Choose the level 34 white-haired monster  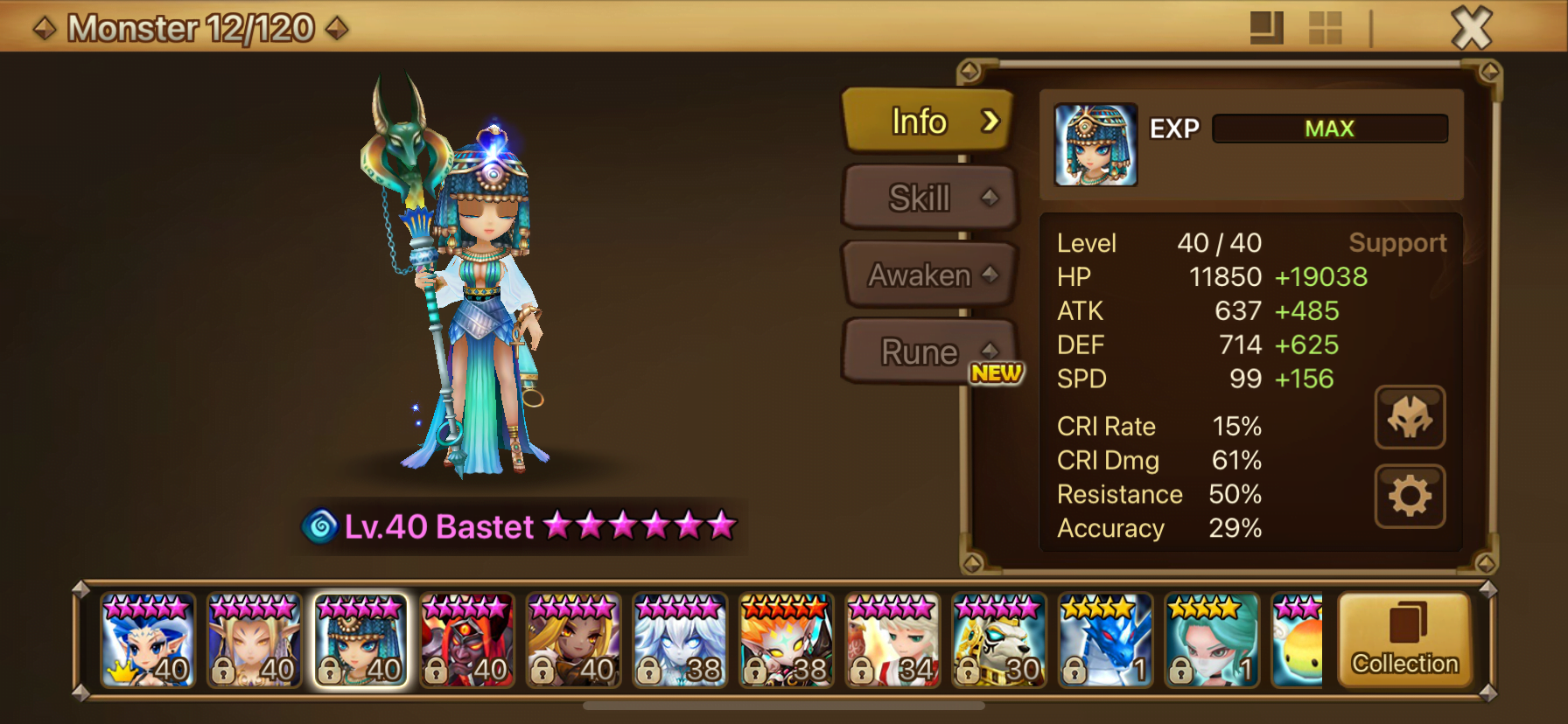tap(892, 641)
